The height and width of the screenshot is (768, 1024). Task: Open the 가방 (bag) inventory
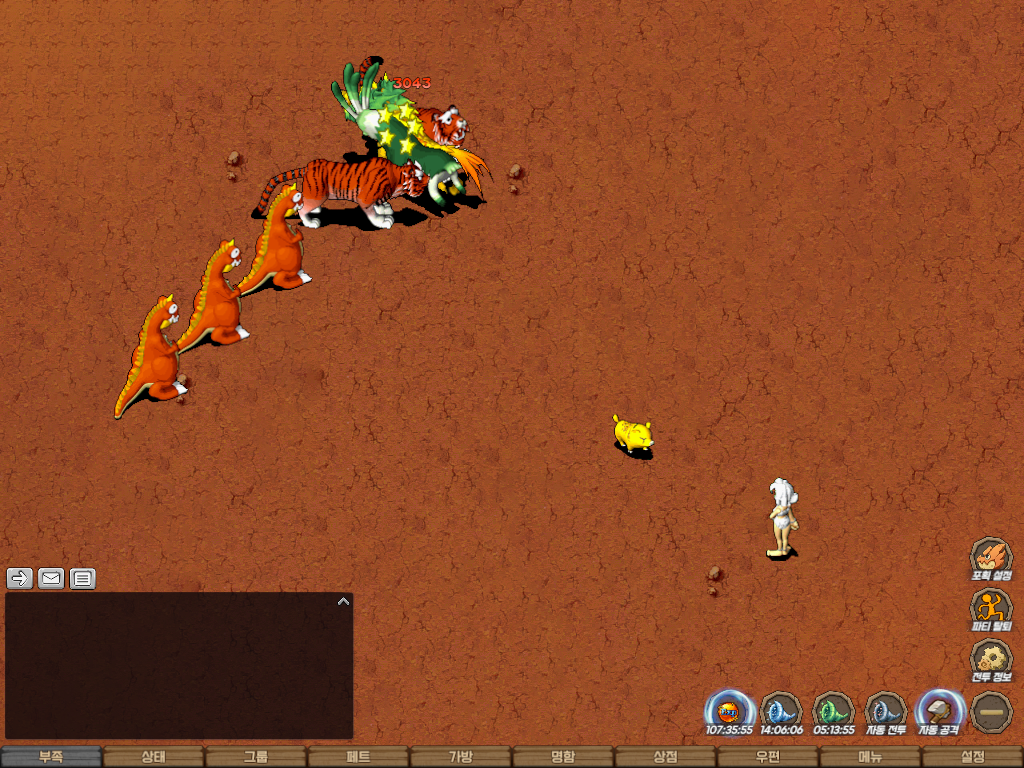point(460,757)
